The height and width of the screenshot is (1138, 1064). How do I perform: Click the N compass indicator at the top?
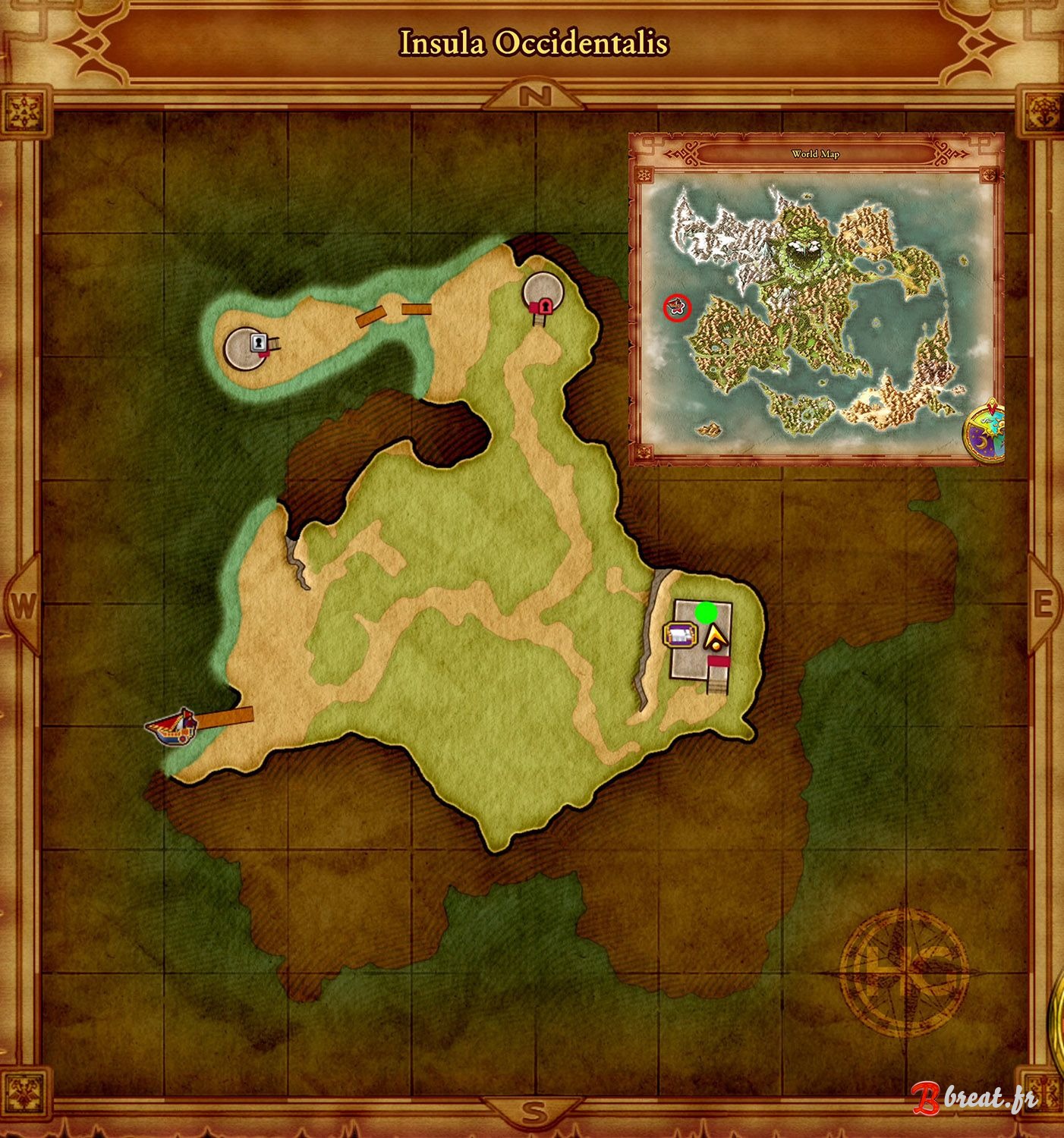click(x=536, y=97)
